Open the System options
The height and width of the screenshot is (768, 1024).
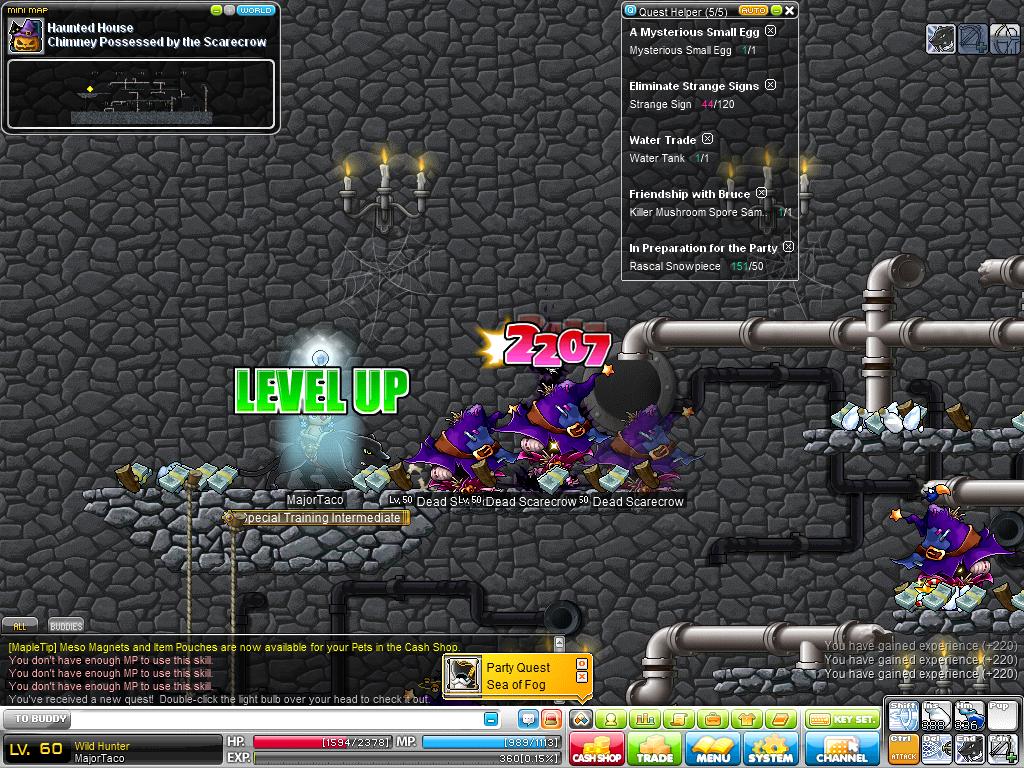pos(770,750)
